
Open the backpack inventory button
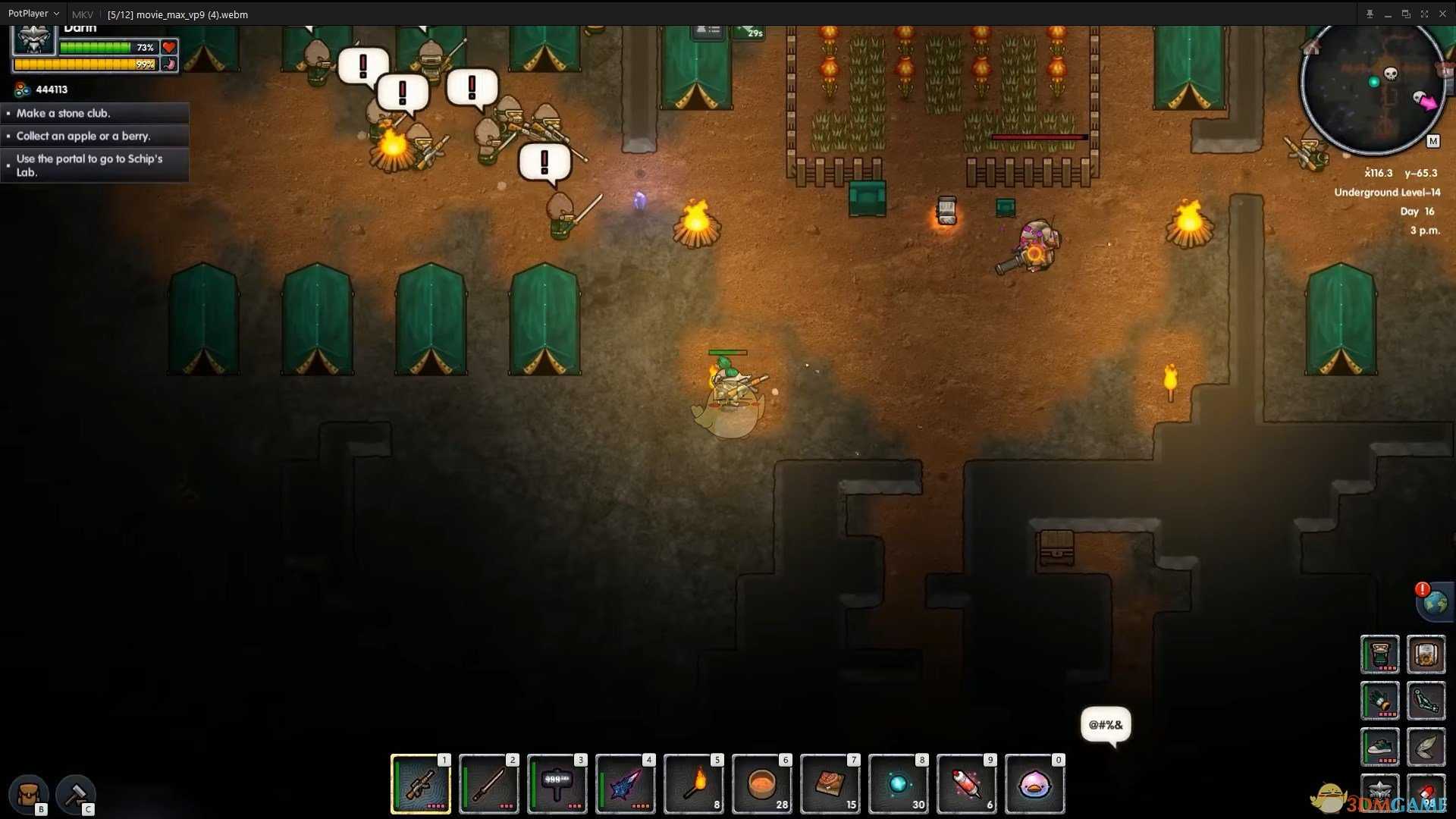pyautogui.click(x=29, y=794)
